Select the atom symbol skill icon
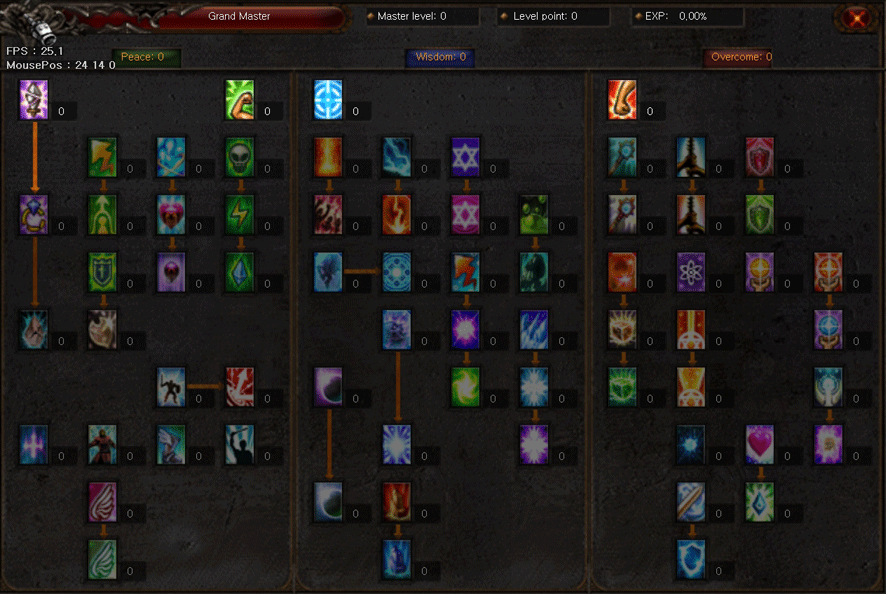886x594 pixels. point(692,272)
